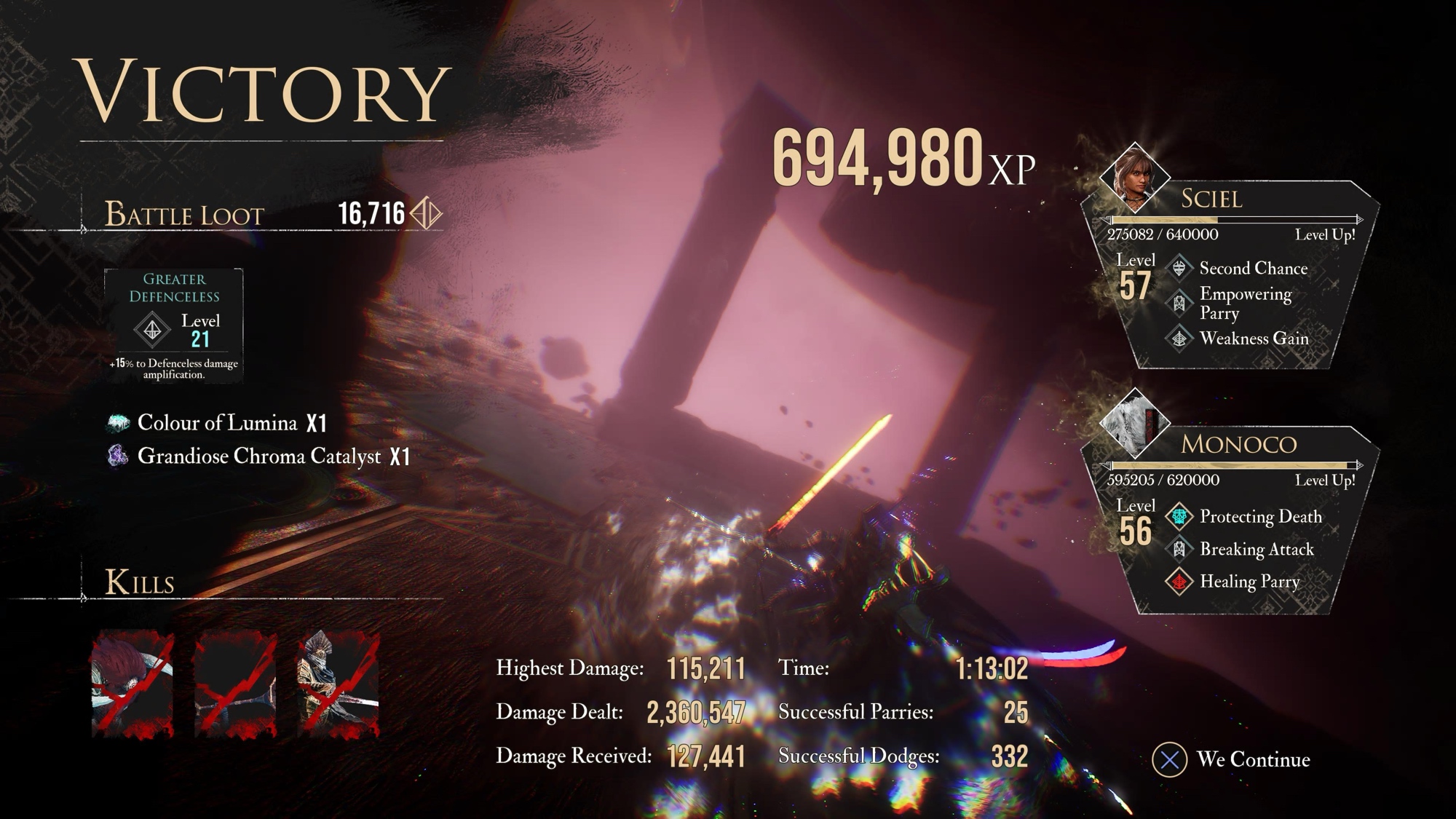Click the armored swordsman kill portrait
1456x819 pixels.
pyautogui.click(x=339, y=684)
